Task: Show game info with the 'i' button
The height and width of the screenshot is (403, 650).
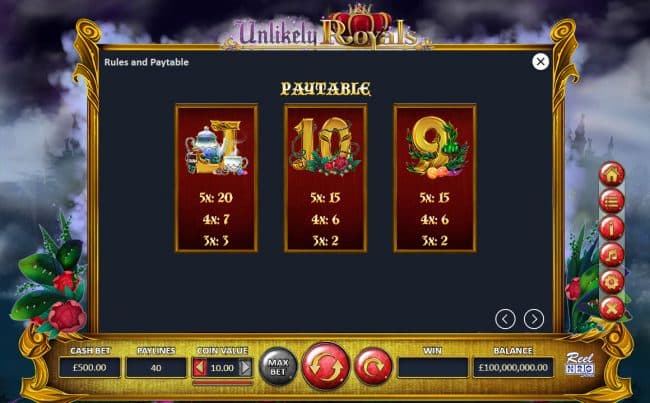Action: tap(611, 227)
